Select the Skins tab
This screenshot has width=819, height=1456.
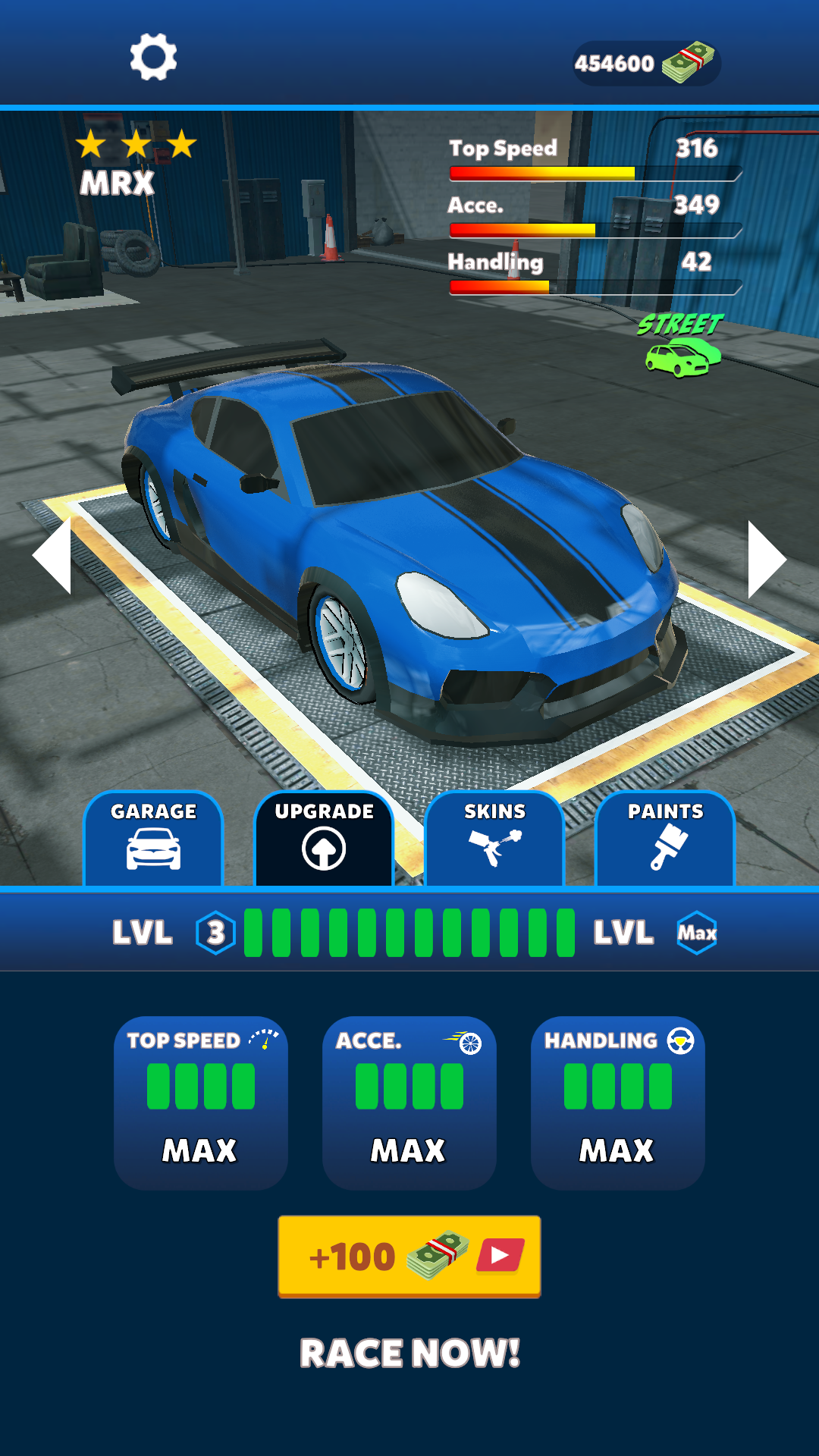pos(494,838)
